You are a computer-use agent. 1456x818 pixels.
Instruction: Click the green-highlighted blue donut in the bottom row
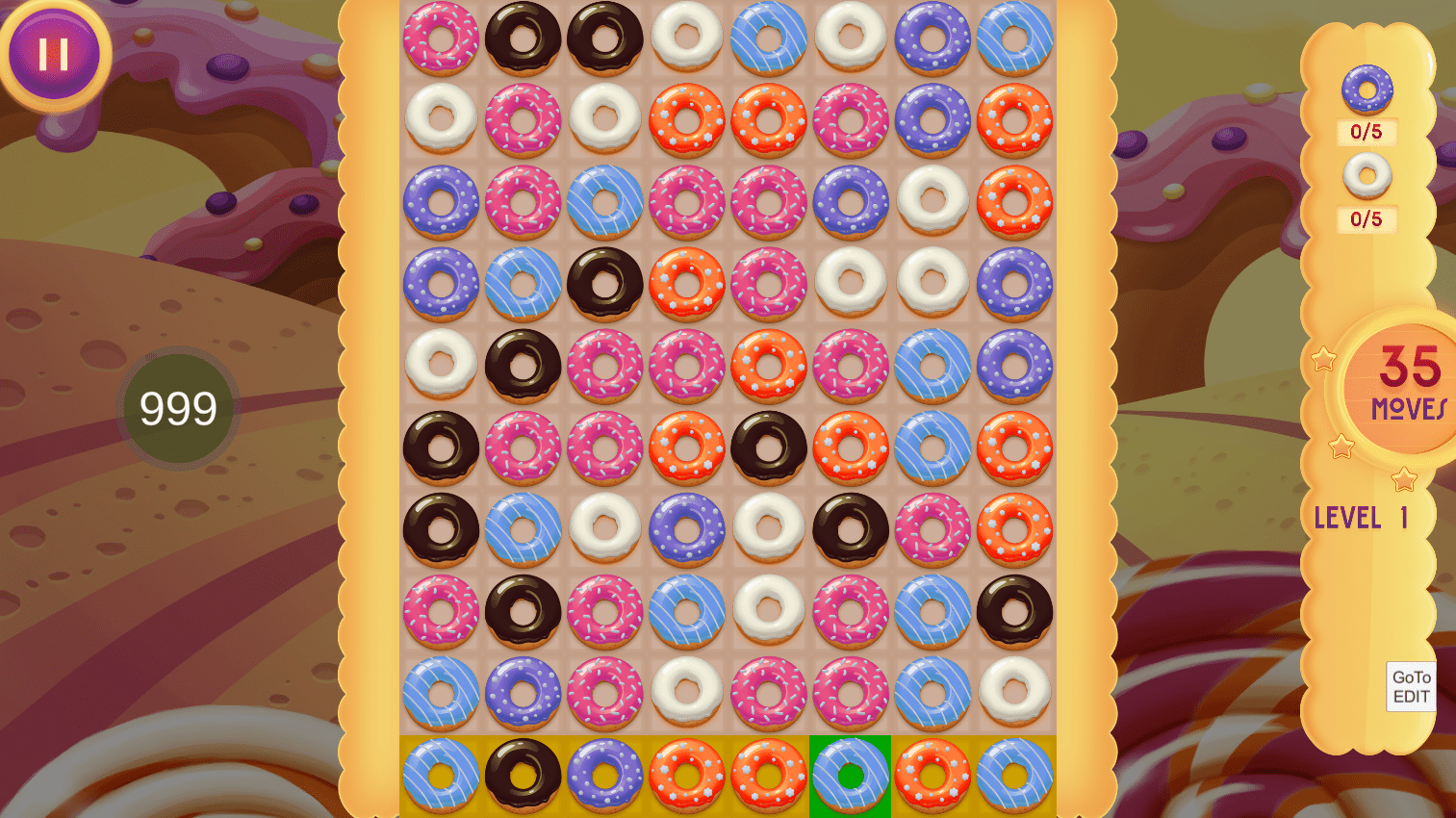[x=850, y=776]
